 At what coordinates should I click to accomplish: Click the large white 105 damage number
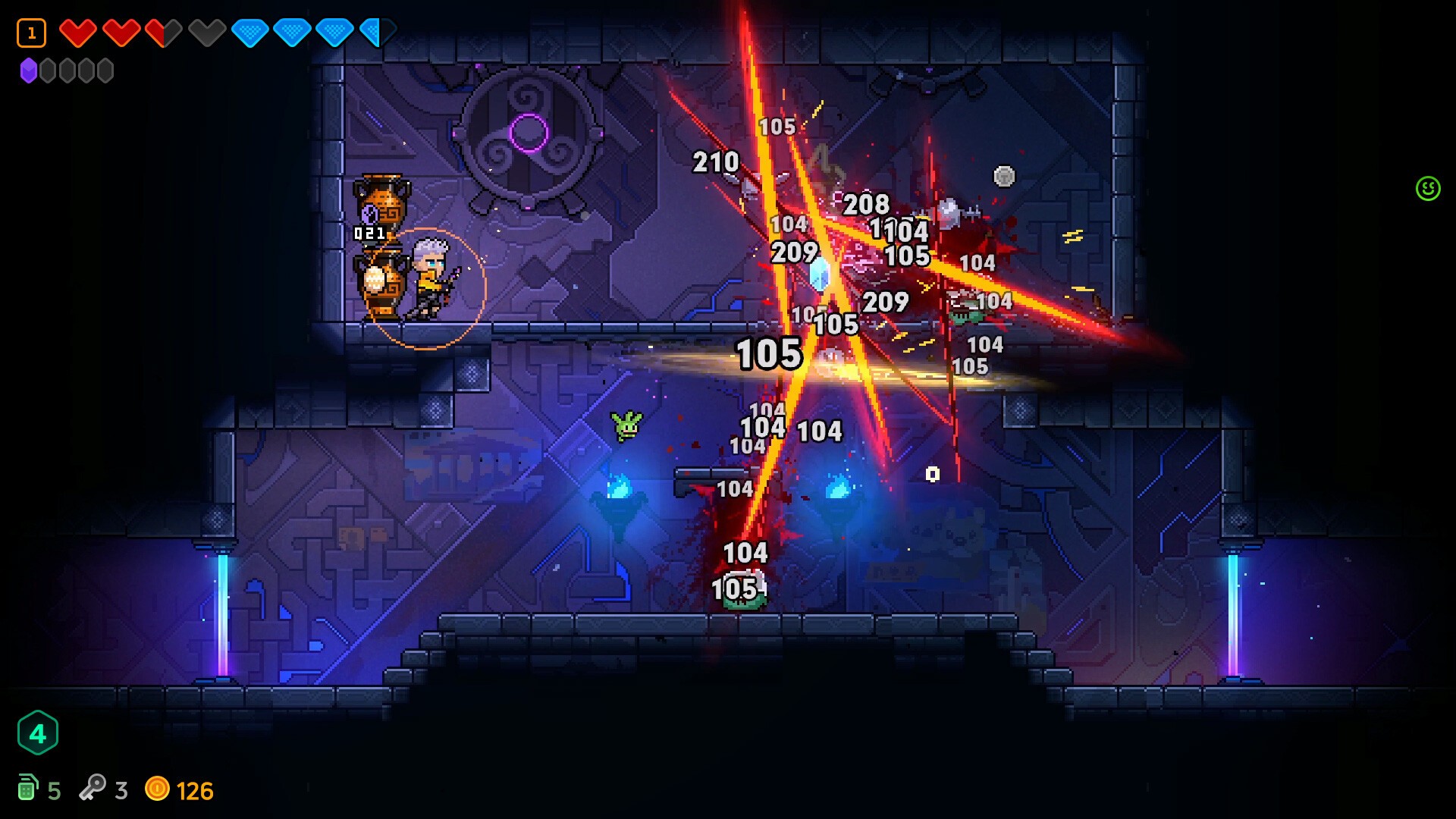pyautogui.click(x=767, y=353)
